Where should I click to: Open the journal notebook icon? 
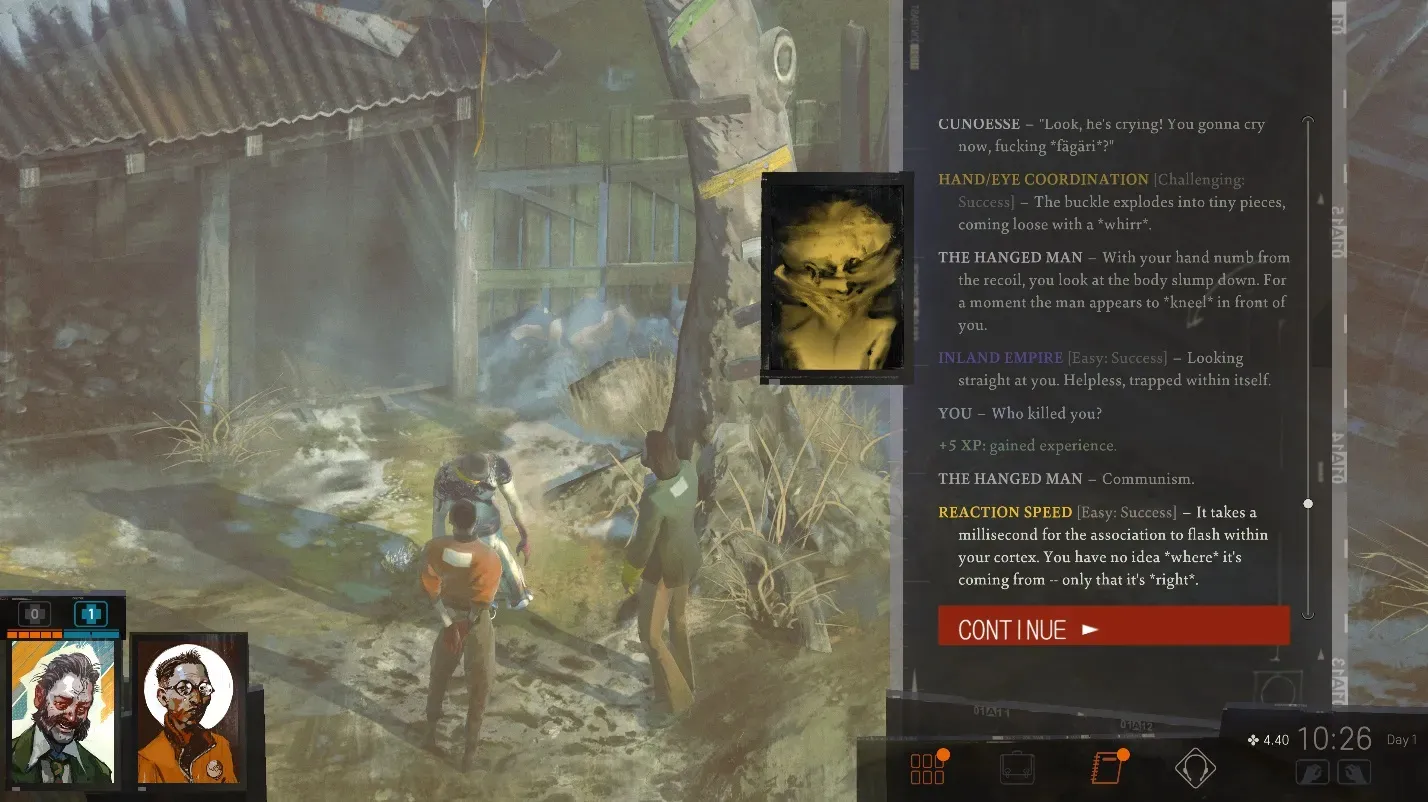click(x=1107, y=768)
